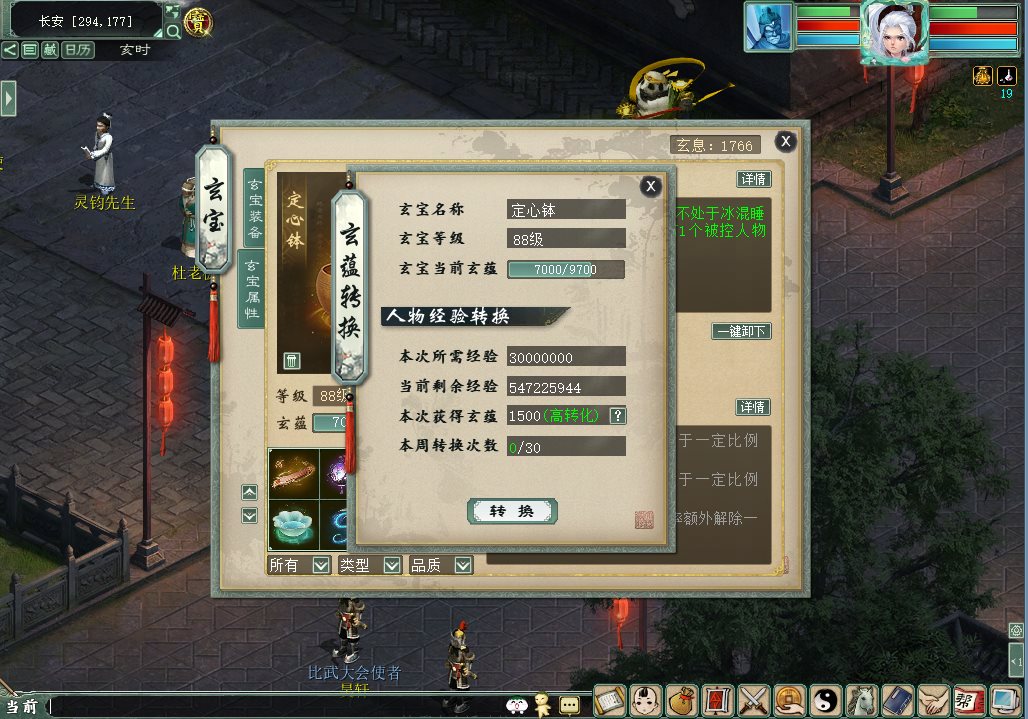Close the 玄蕴转换 conversion dialog

pyautogui.click(x=651, y=186)
